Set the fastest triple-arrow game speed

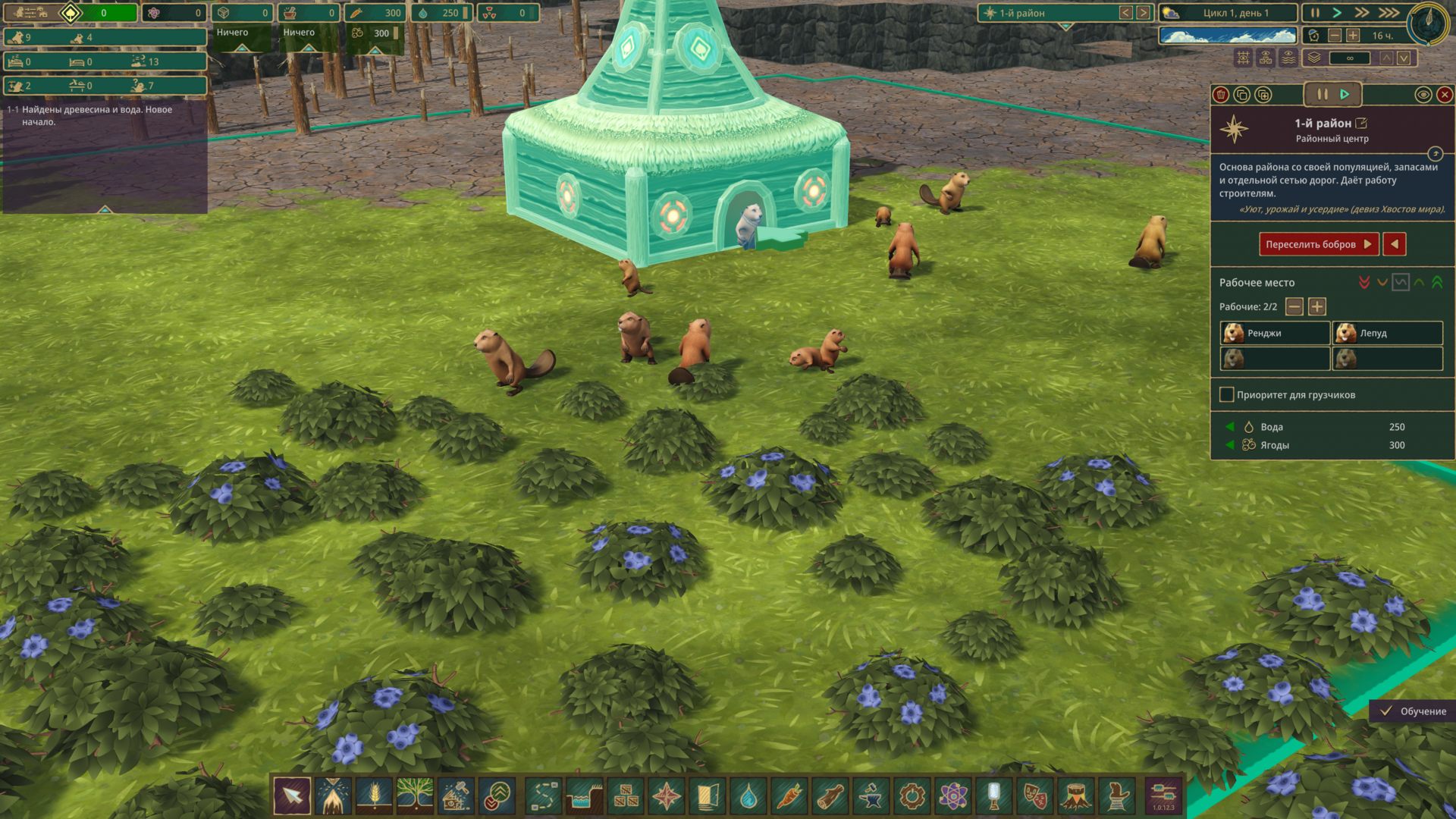(x=1389, y=13)
